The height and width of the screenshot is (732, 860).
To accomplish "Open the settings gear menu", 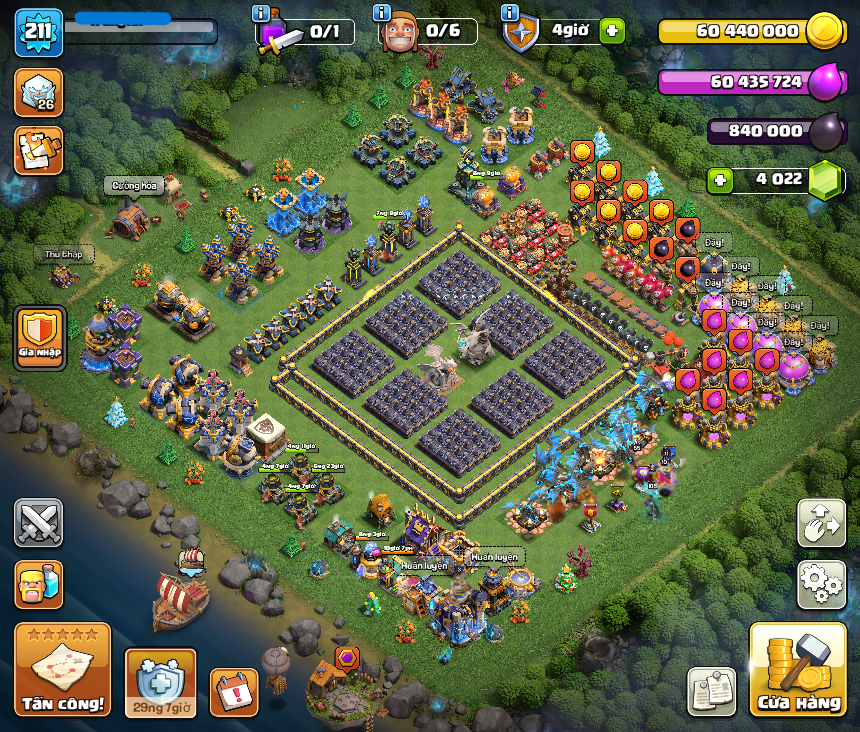I will (820, 584).
